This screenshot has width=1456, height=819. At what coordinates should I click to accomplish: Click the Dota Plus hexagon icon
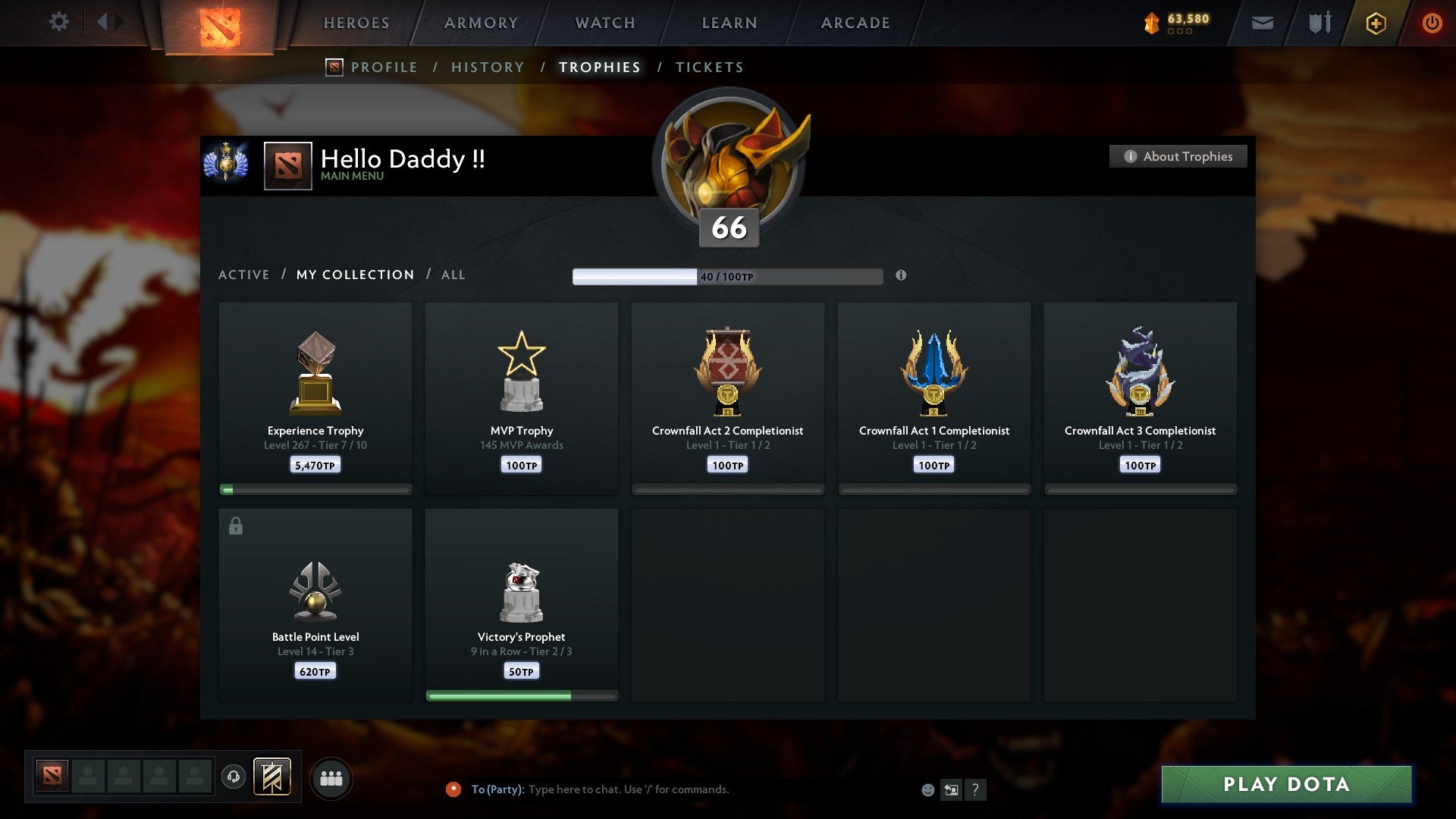coord(1375,23)
